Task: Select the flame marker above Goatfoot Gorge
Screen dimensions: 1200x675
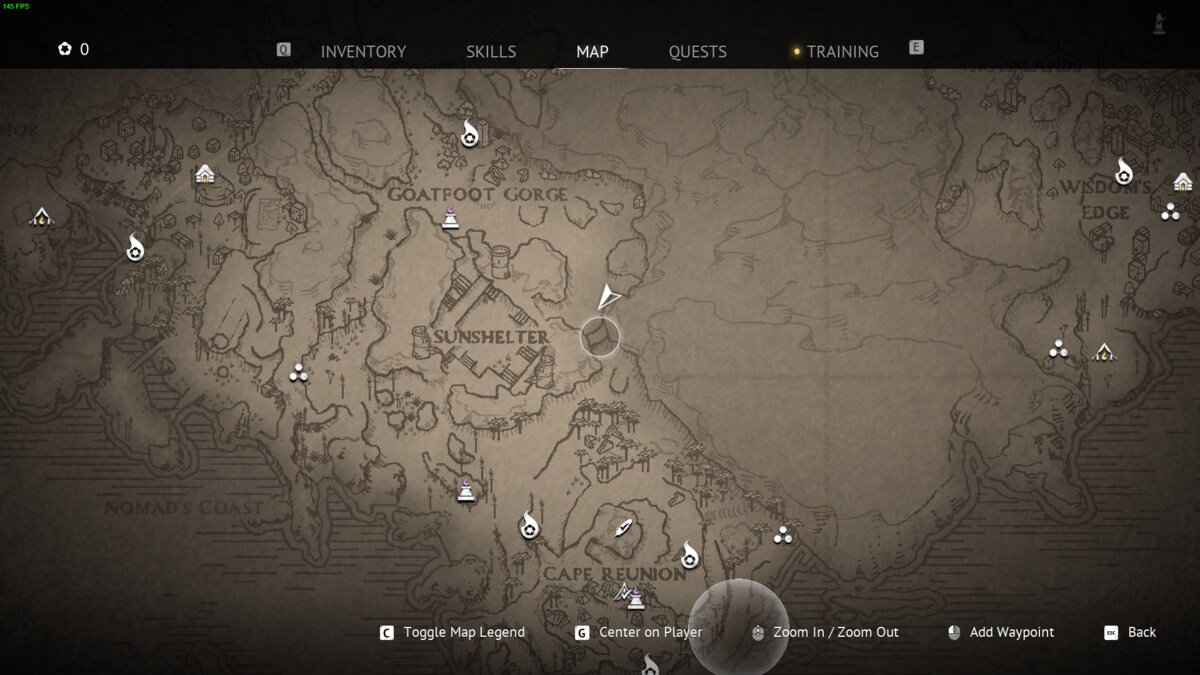Action: pyautogui.click(x=470, y=134)
